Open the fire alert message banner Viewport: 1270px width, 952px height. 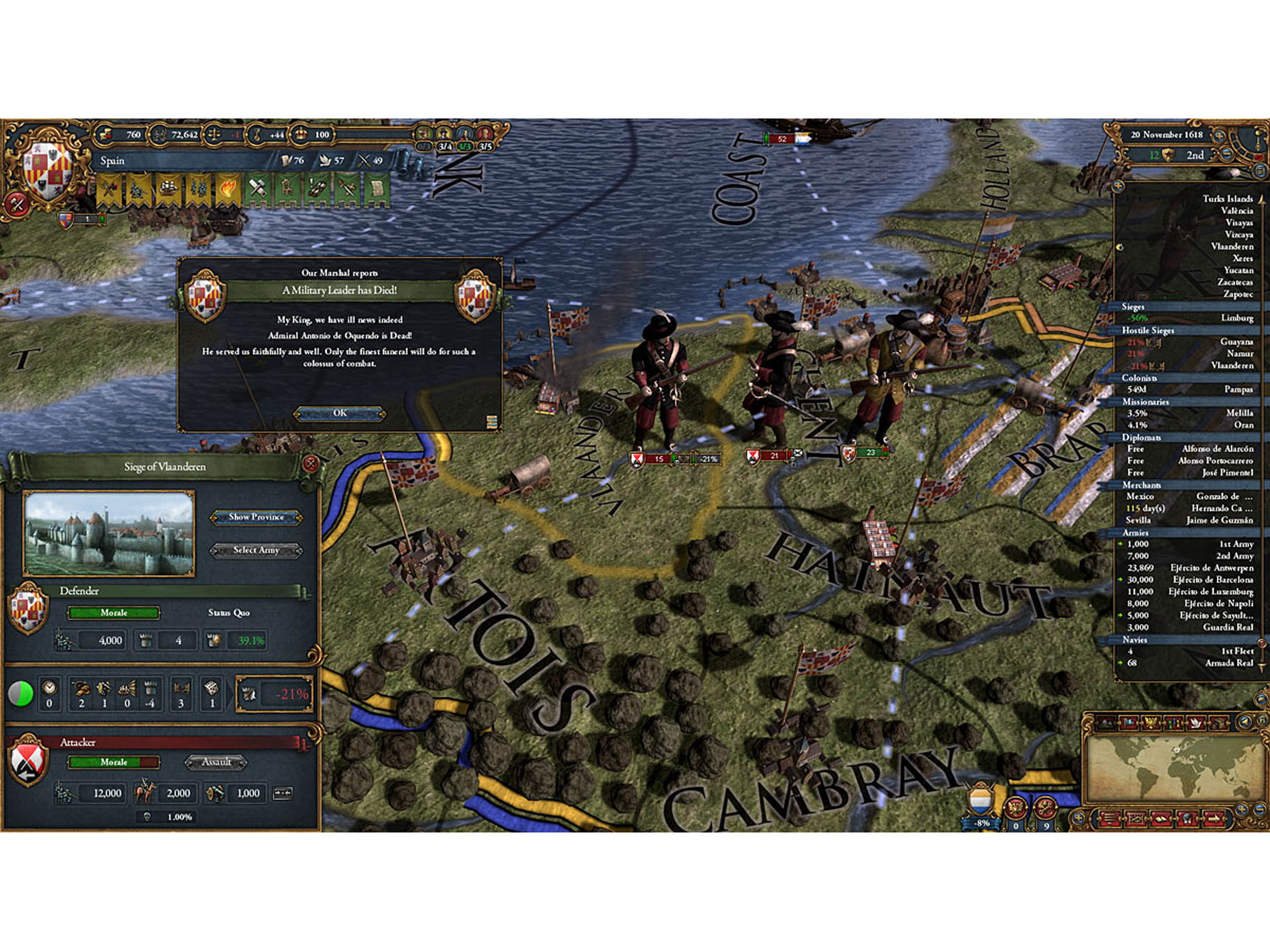[228, 188]
